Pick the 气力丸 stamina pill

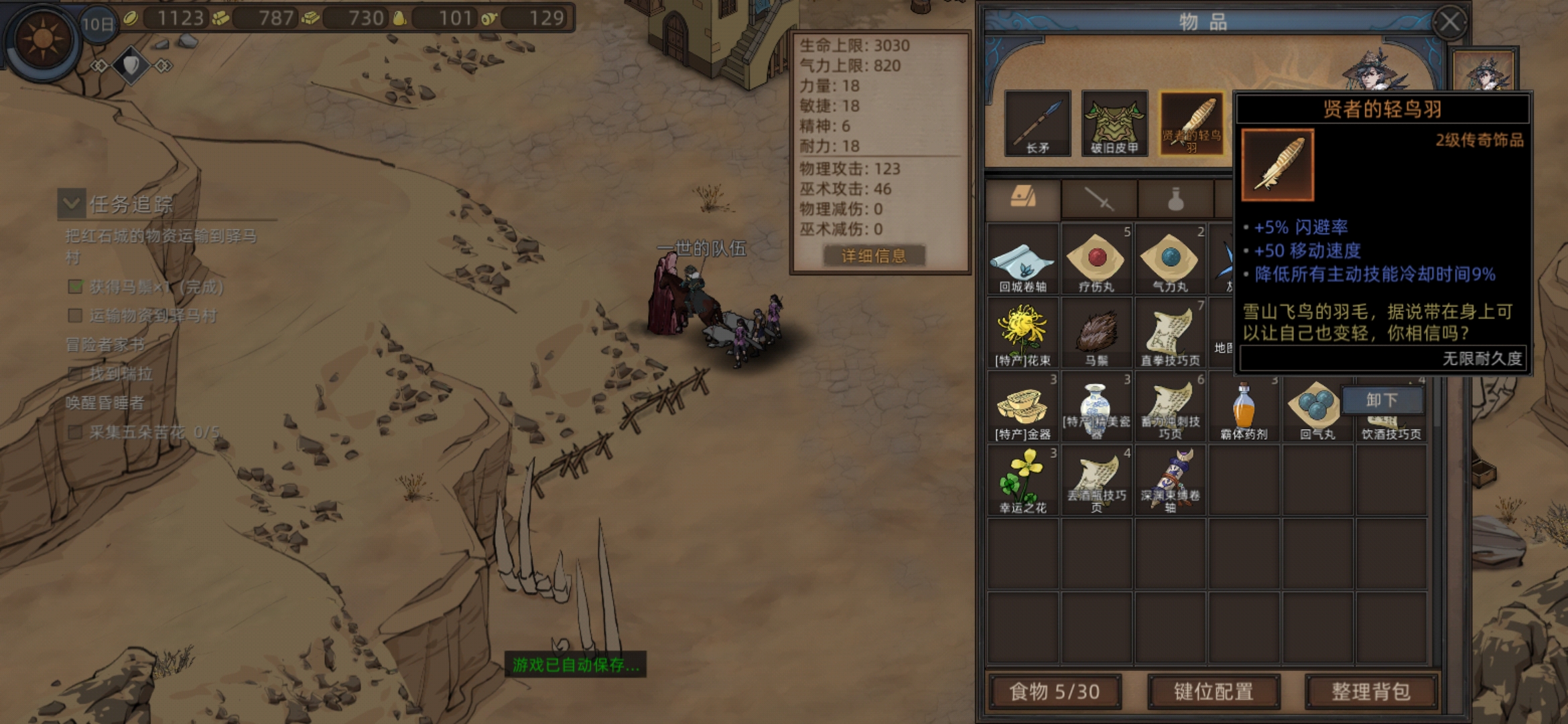point(1170,259)
